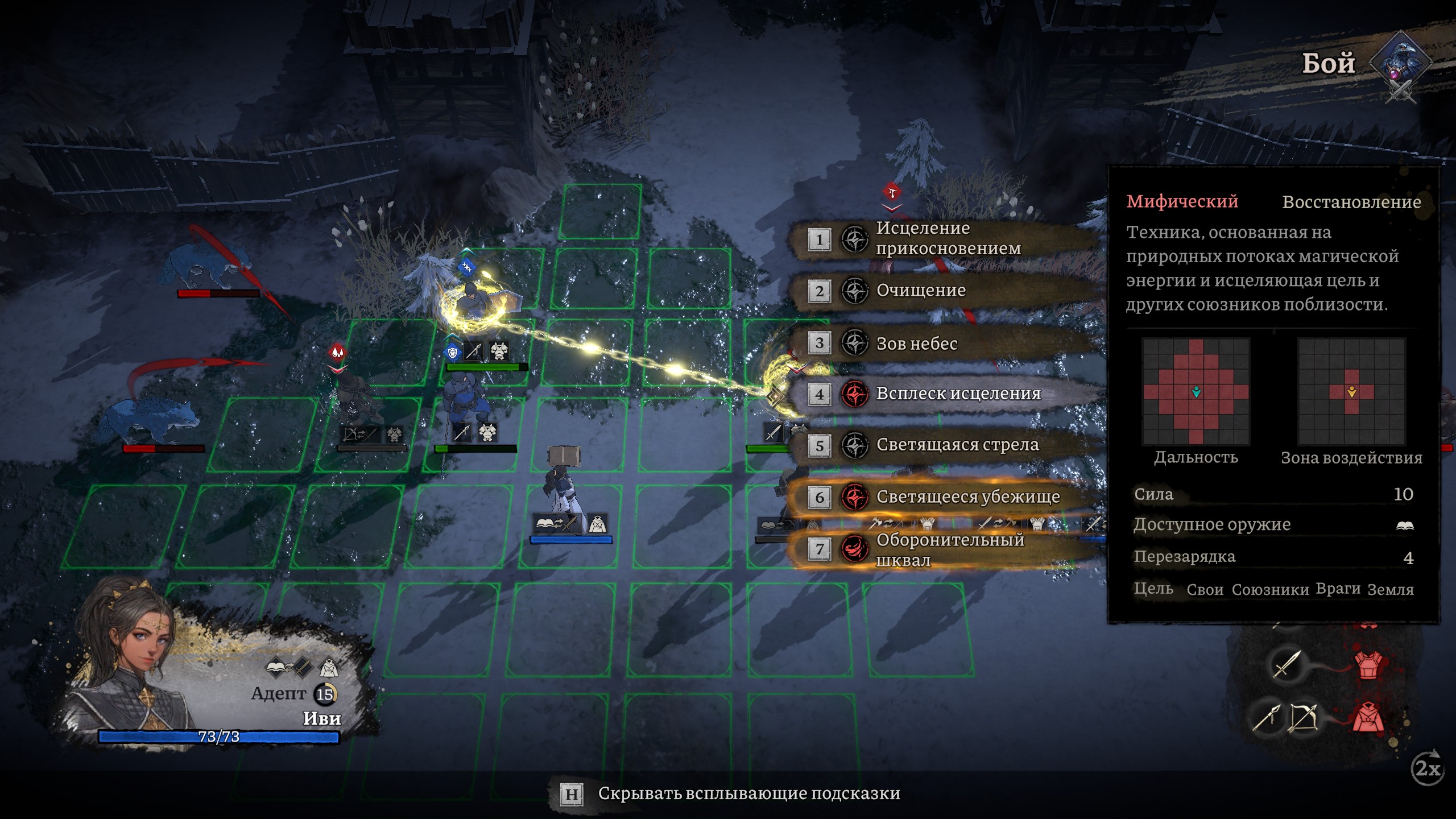Choose the Очищение ability
The width and height of the screenshot is (1456, 819).
tap(920, 291)
